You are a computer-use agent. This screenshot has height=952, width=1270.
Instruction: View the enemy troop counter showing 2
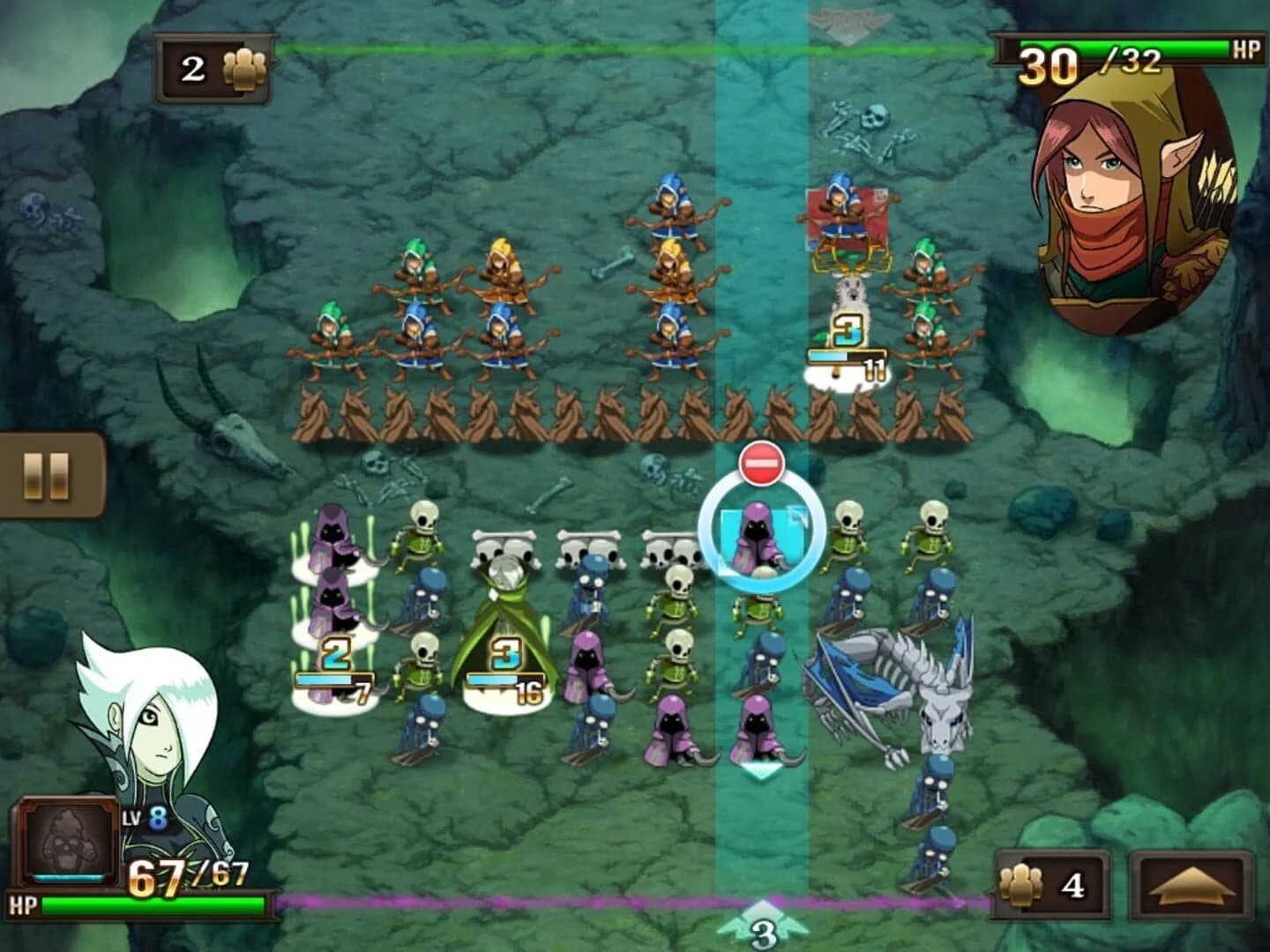216,64
